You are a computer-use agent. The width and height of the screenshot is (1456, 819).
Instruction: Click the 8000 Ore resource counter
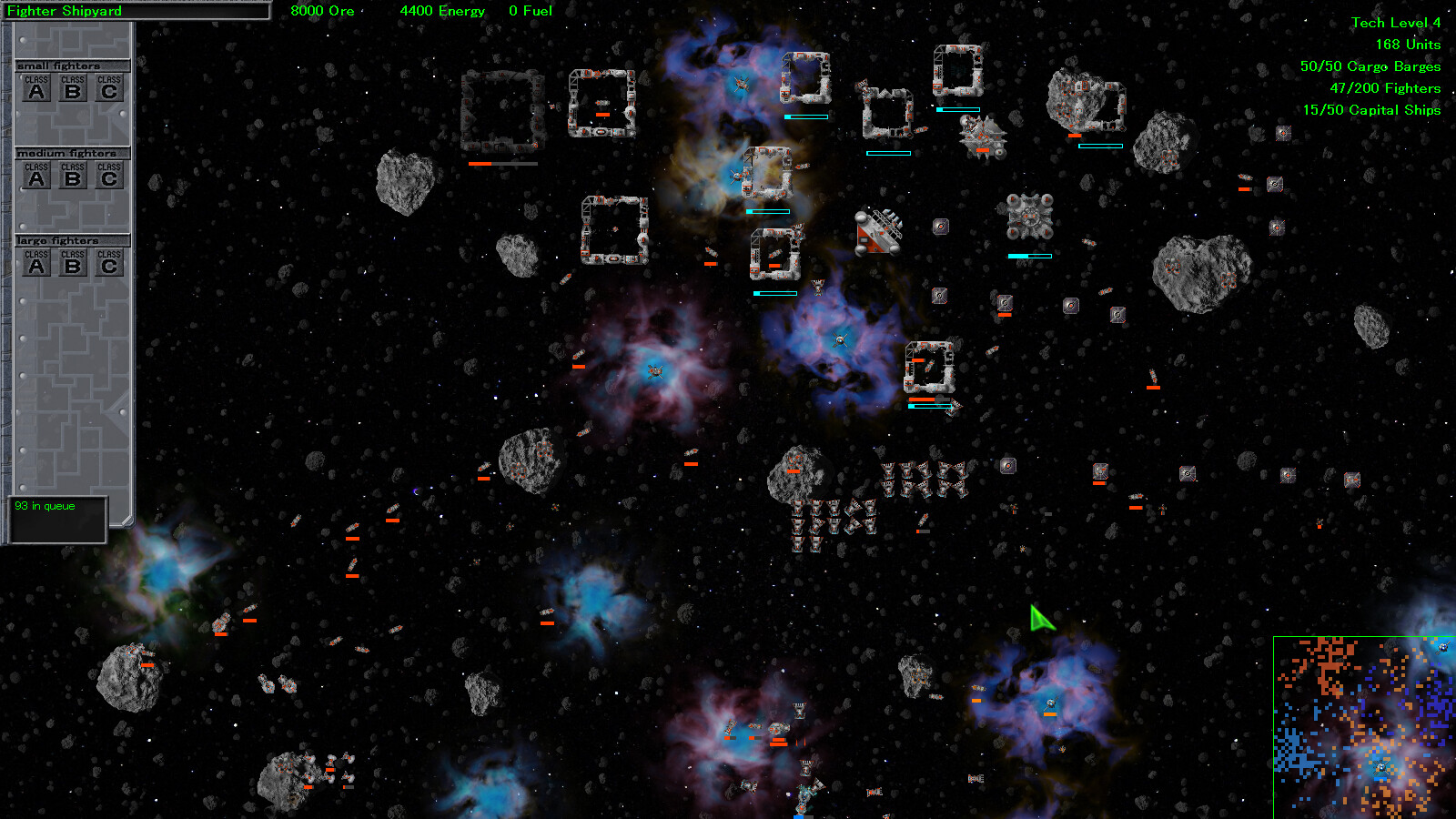point(320,11)
